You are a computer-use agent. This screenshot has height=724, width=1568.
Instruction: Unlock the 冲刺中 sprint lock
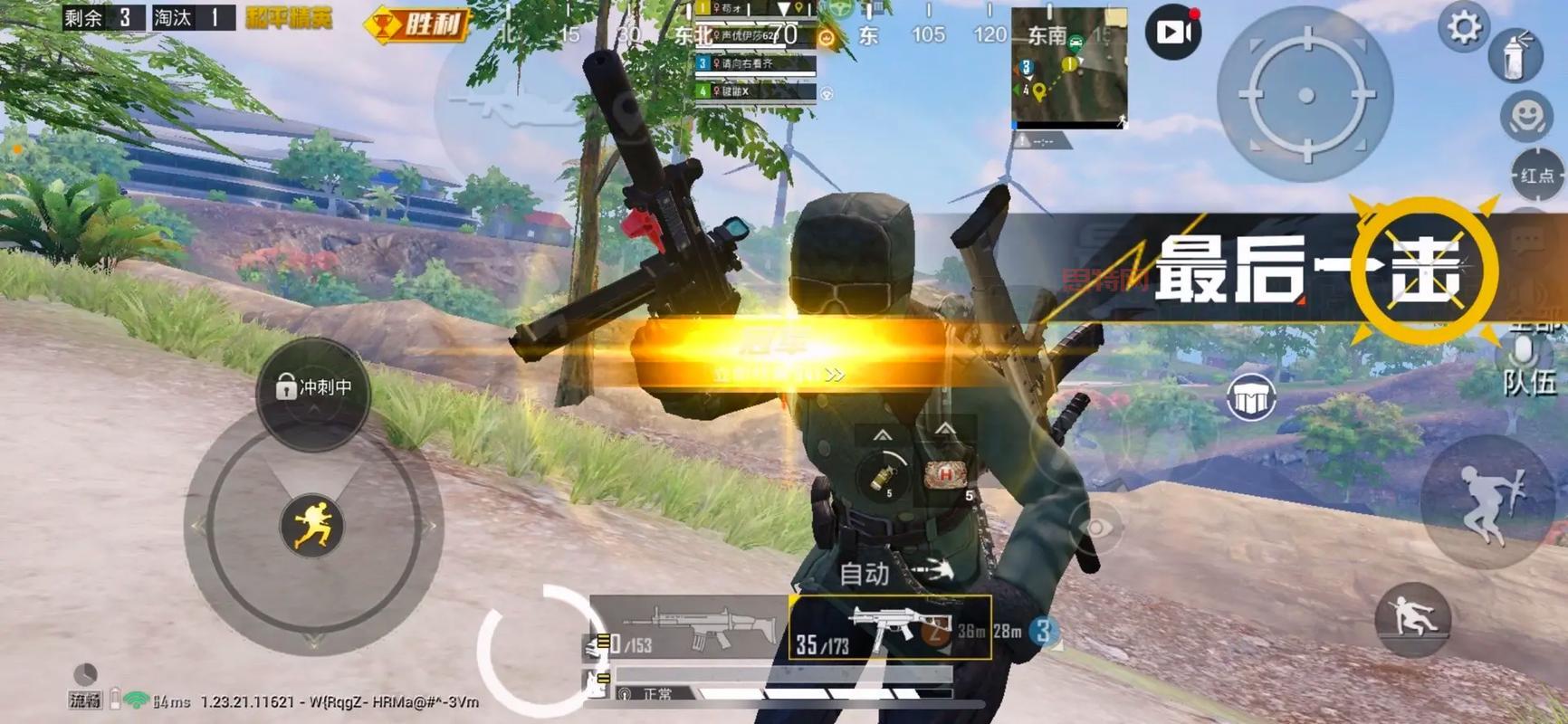click(x=313, y=388)
